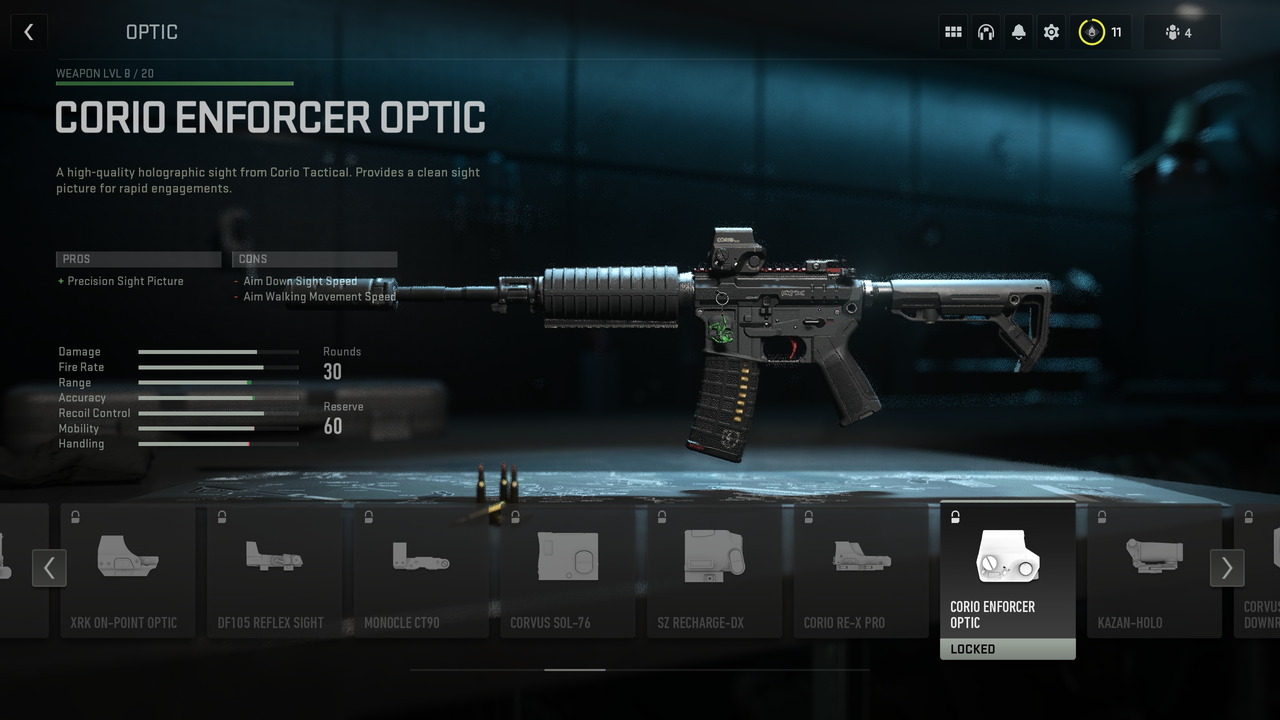Open the party panel showing 4
This screenshot has height=720, width=1280.
pos(1181,32)
